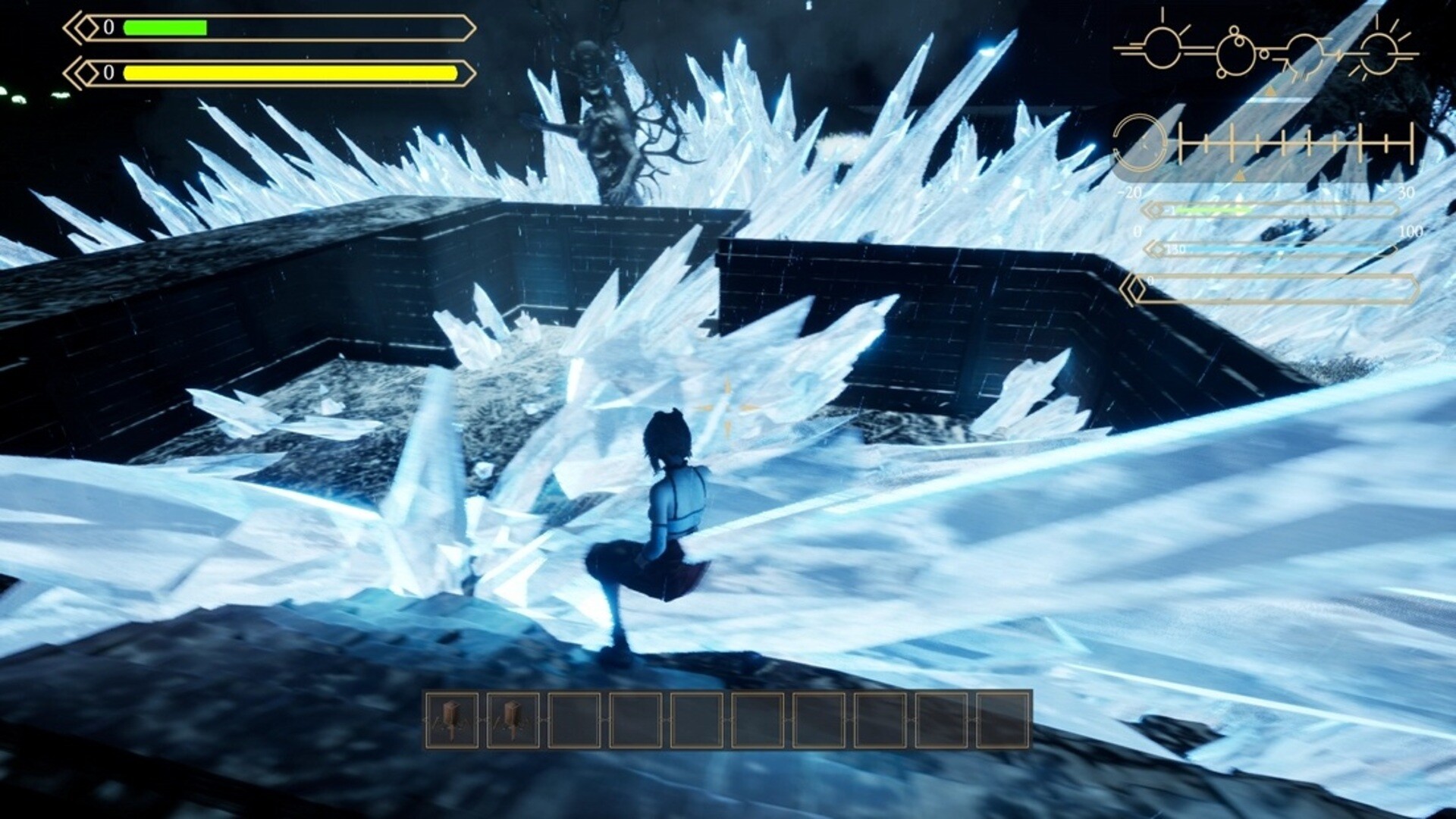
Task: Click the "30" label at the temperature gauge end
Action: tap(1406, 192)
